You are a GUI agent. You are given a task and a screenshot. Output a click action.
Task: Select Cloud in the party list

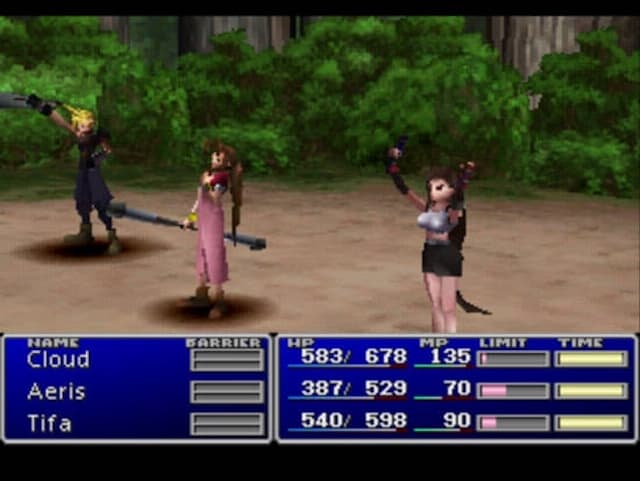[x=58, y=359]
